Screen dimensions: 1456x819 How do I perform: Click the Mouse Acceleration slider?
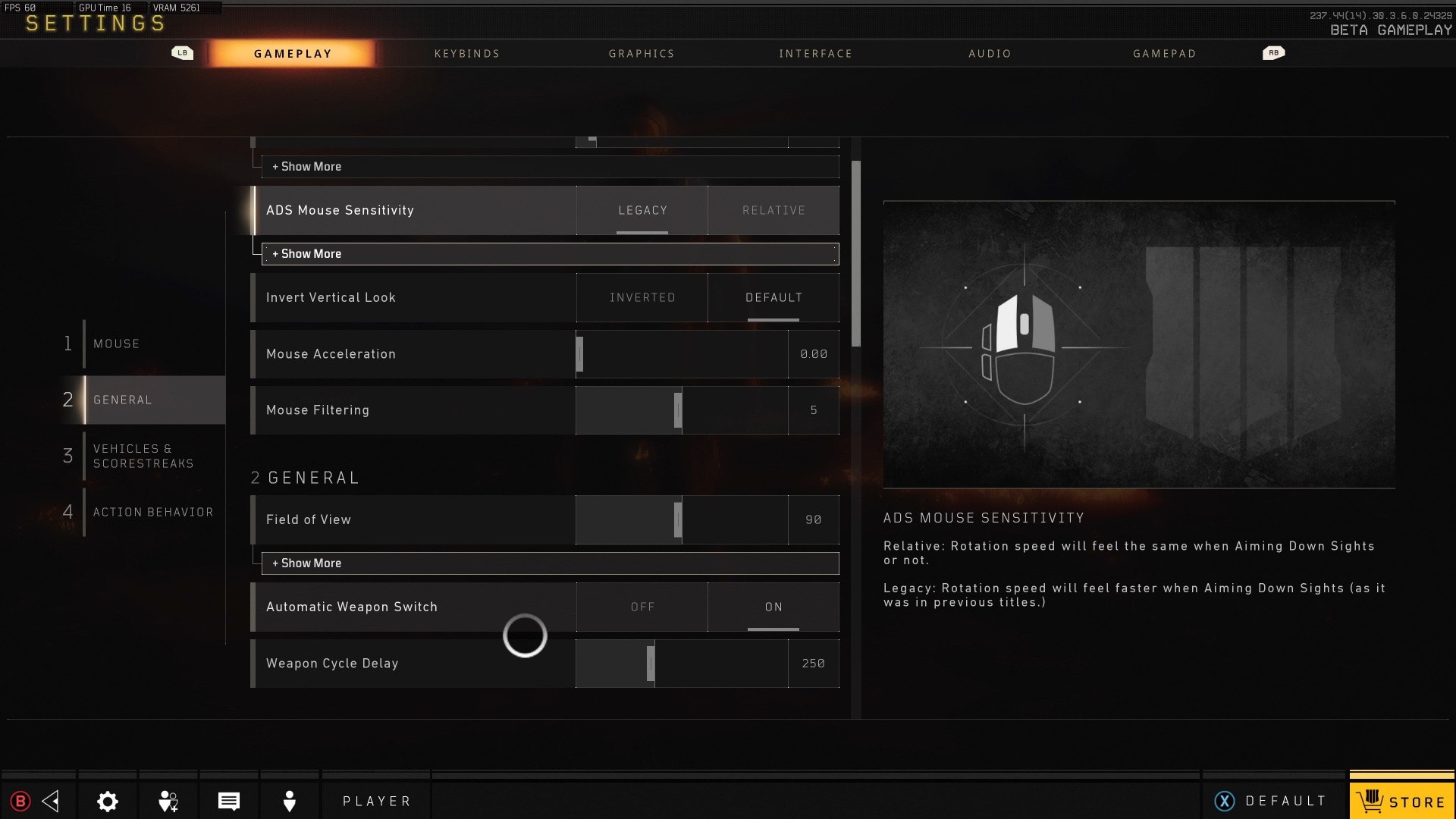pos(681,354)
